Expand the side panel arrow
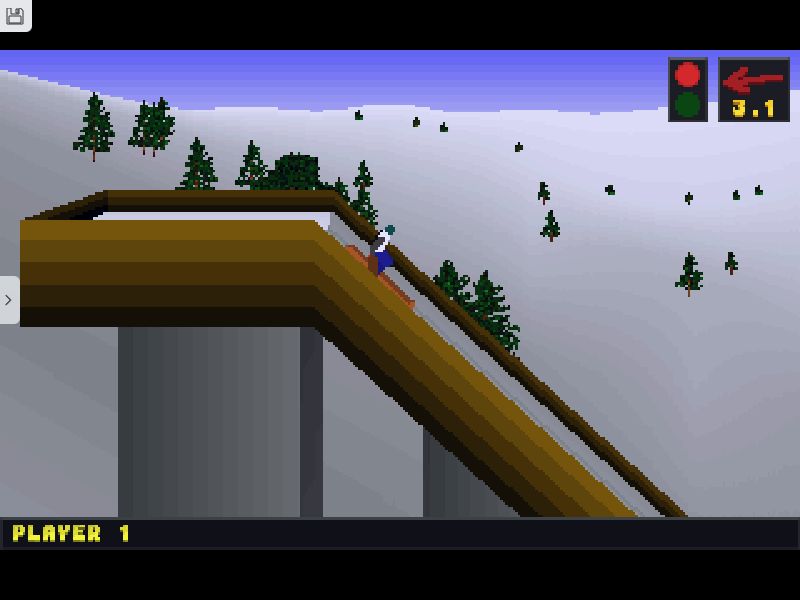The width and height of the screenshot is (800, 600). tap(9, 300)
